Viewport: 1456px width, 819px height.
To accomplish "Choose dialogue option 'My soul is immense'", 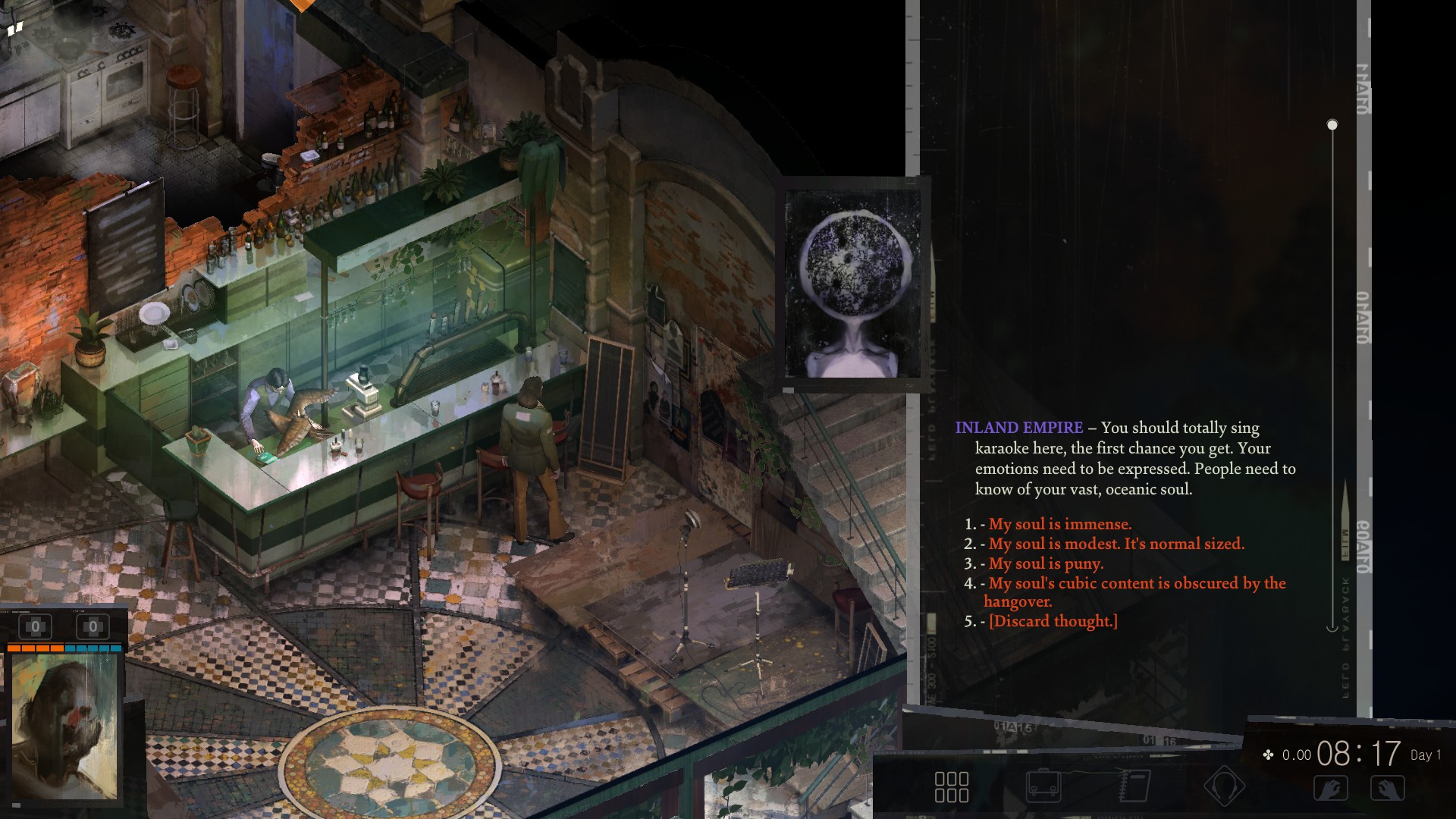I will 1059,523.
